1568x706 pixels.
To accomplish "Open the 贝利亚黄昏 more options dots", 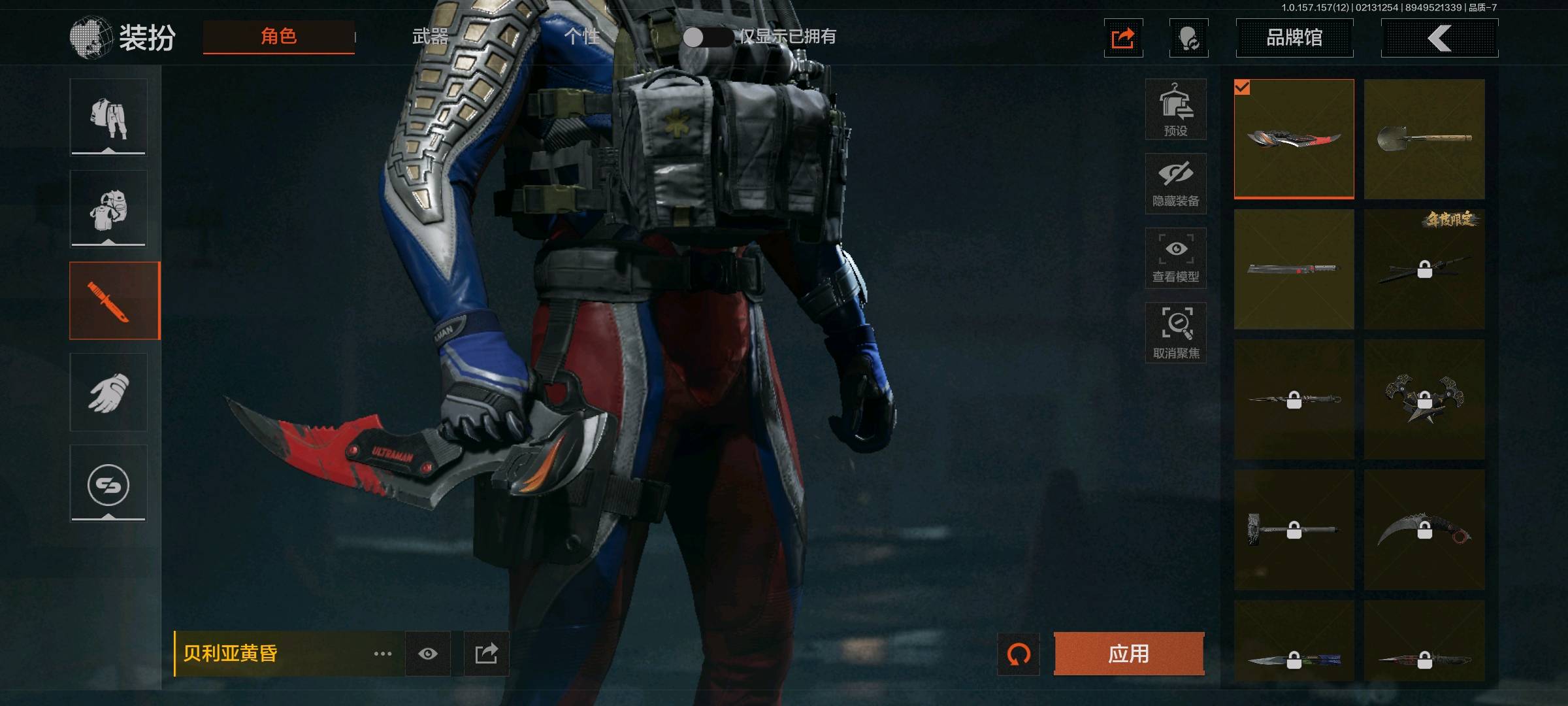I will tap(383, 654).
